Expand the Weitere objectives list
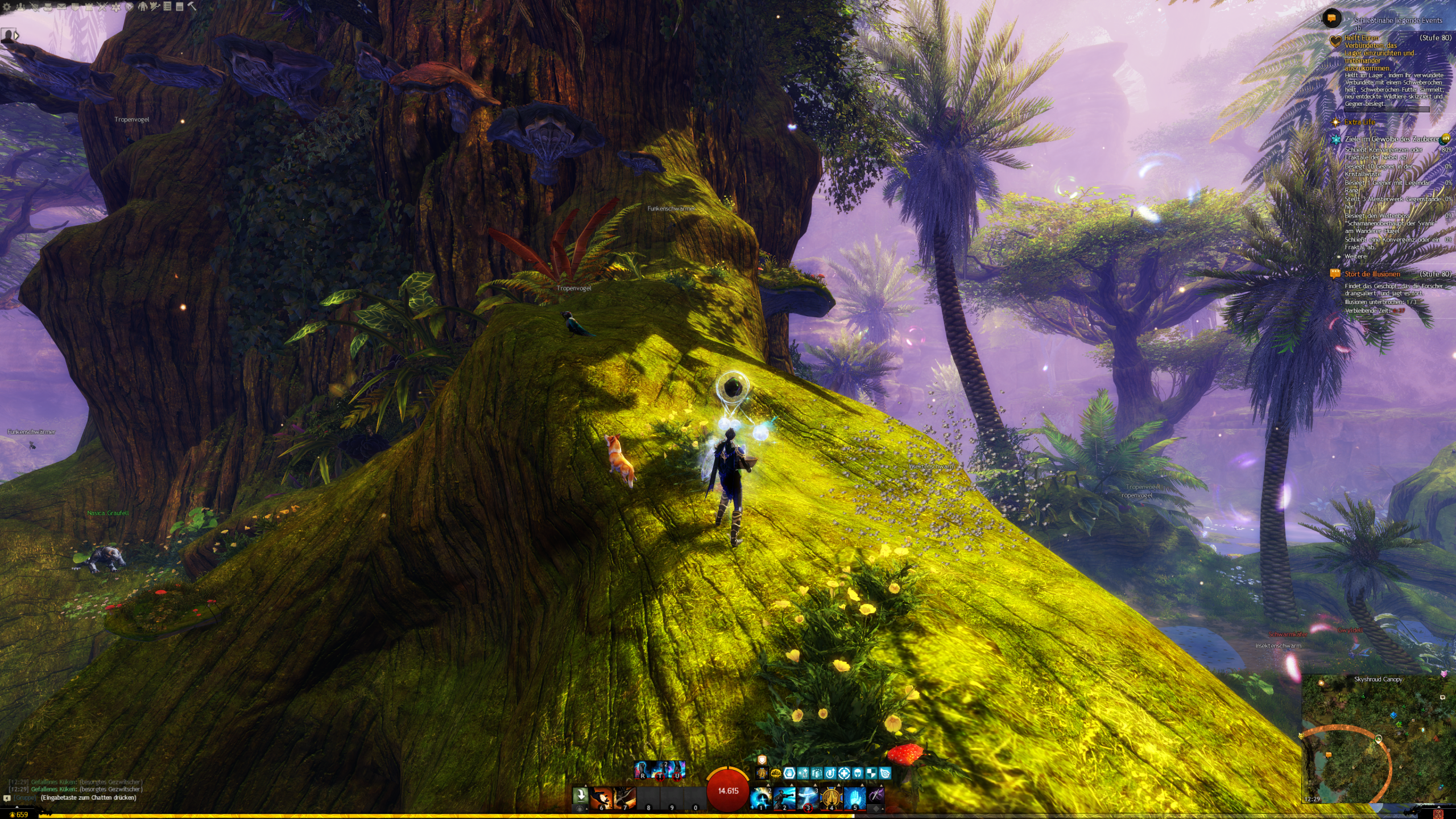Viewport: 1456px width, 819px height. [1355, 257]
